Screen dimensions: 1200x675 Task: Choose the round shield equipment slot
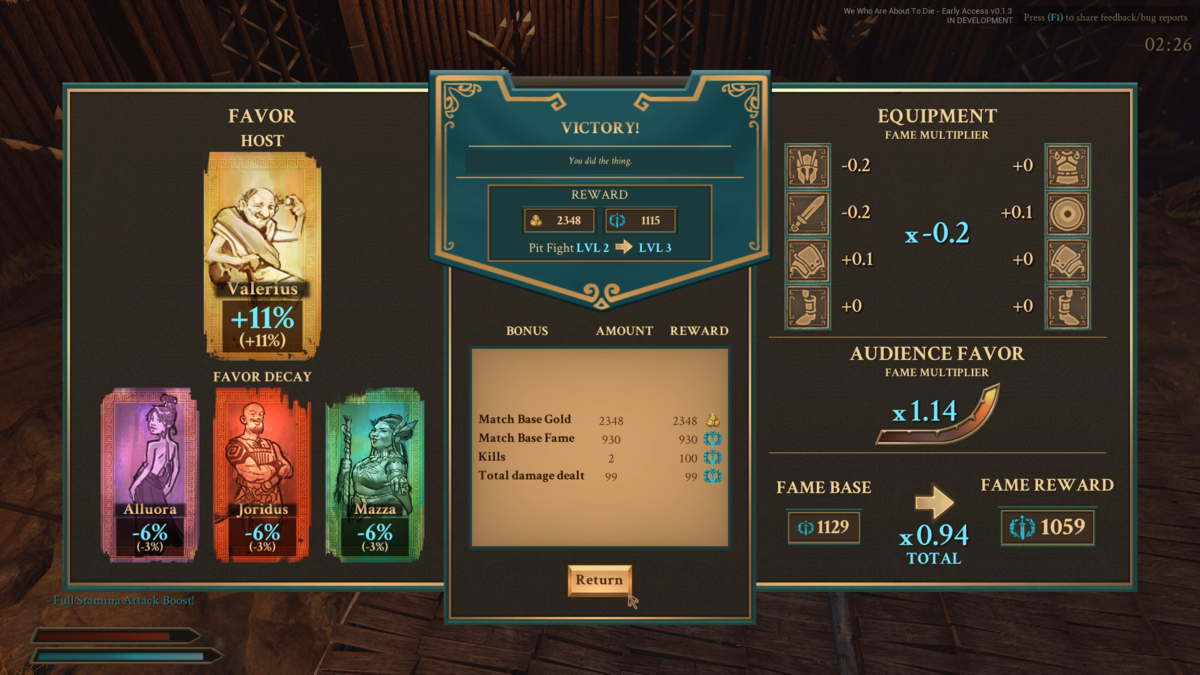(x=1067, y=213)
